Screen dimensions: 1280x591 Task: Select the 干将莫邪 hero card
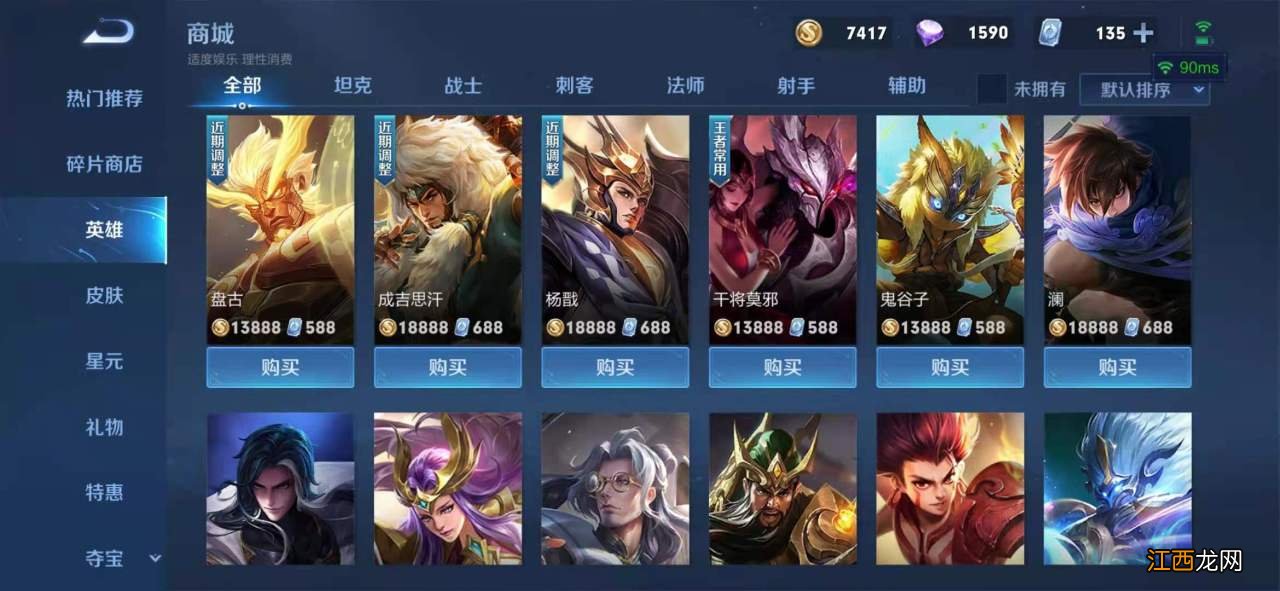click(782, 230)
